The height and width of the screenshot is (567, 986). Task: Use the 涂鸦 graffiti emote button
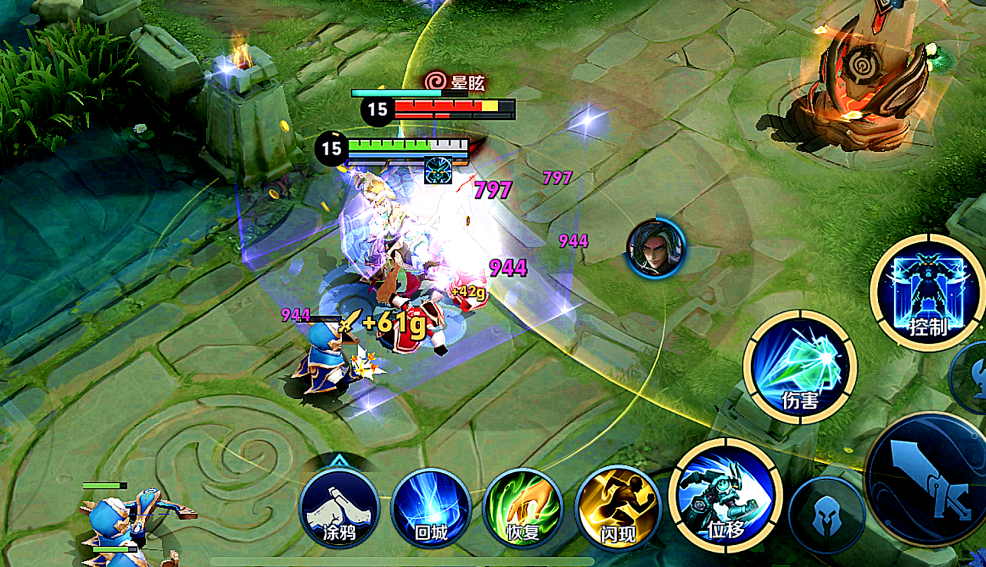click(339, 507)
